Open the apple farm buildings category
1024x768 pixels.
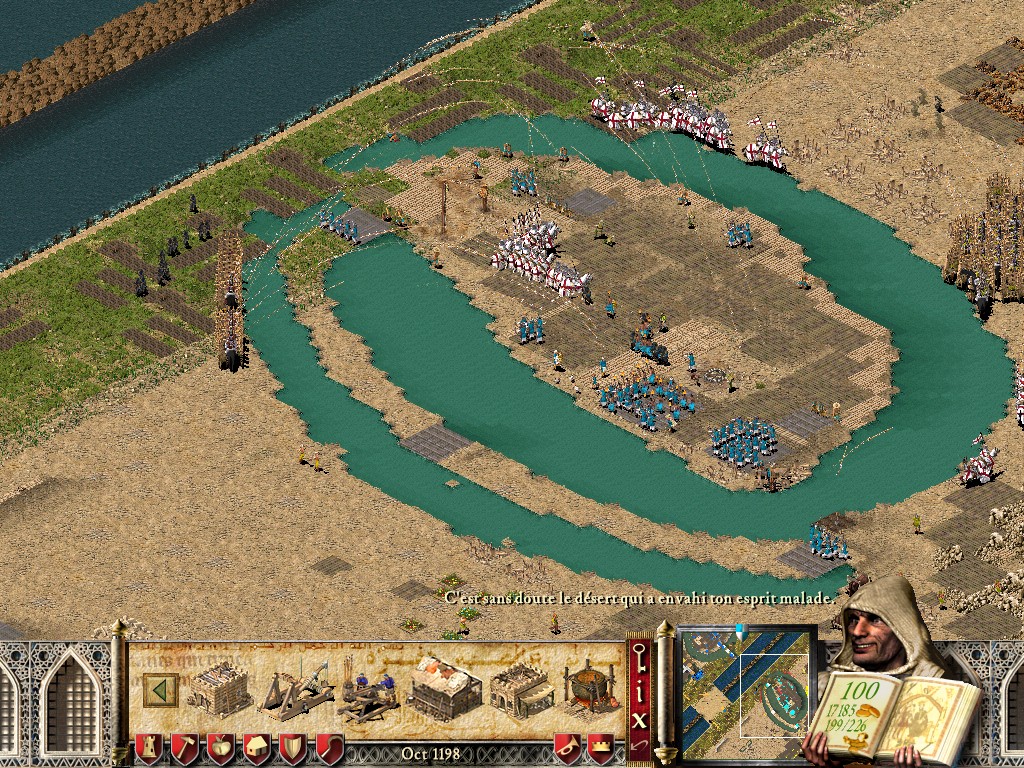click(220, 748)
